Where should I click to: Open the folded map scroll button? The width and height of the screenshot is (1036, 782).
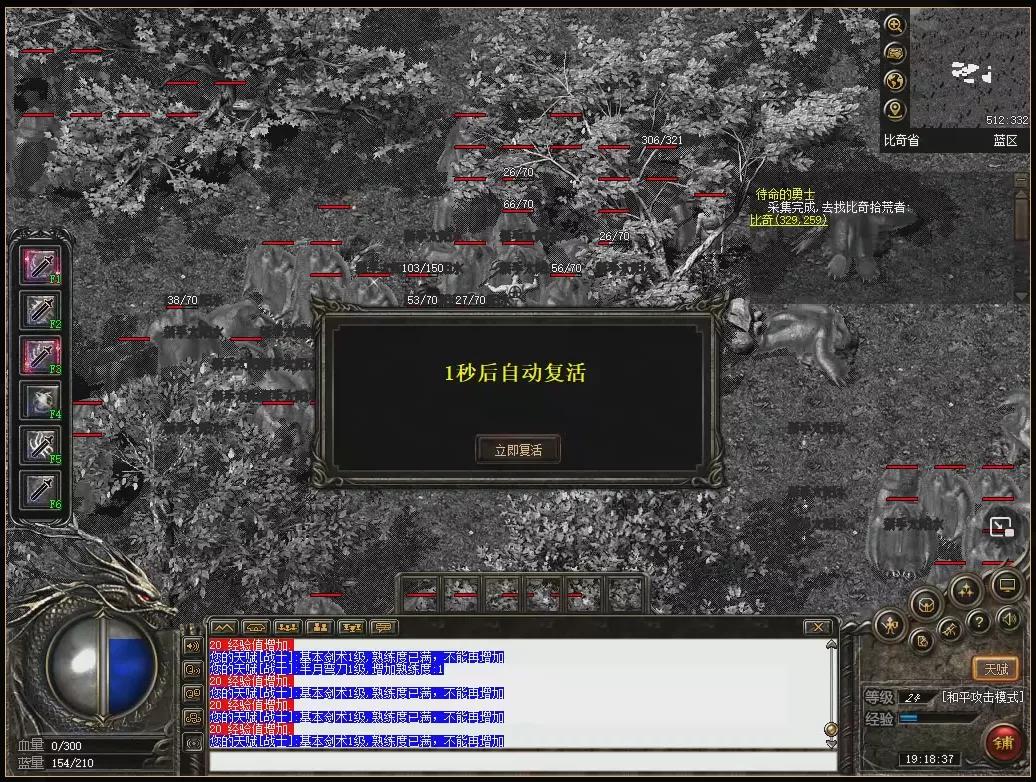point(894,53)
